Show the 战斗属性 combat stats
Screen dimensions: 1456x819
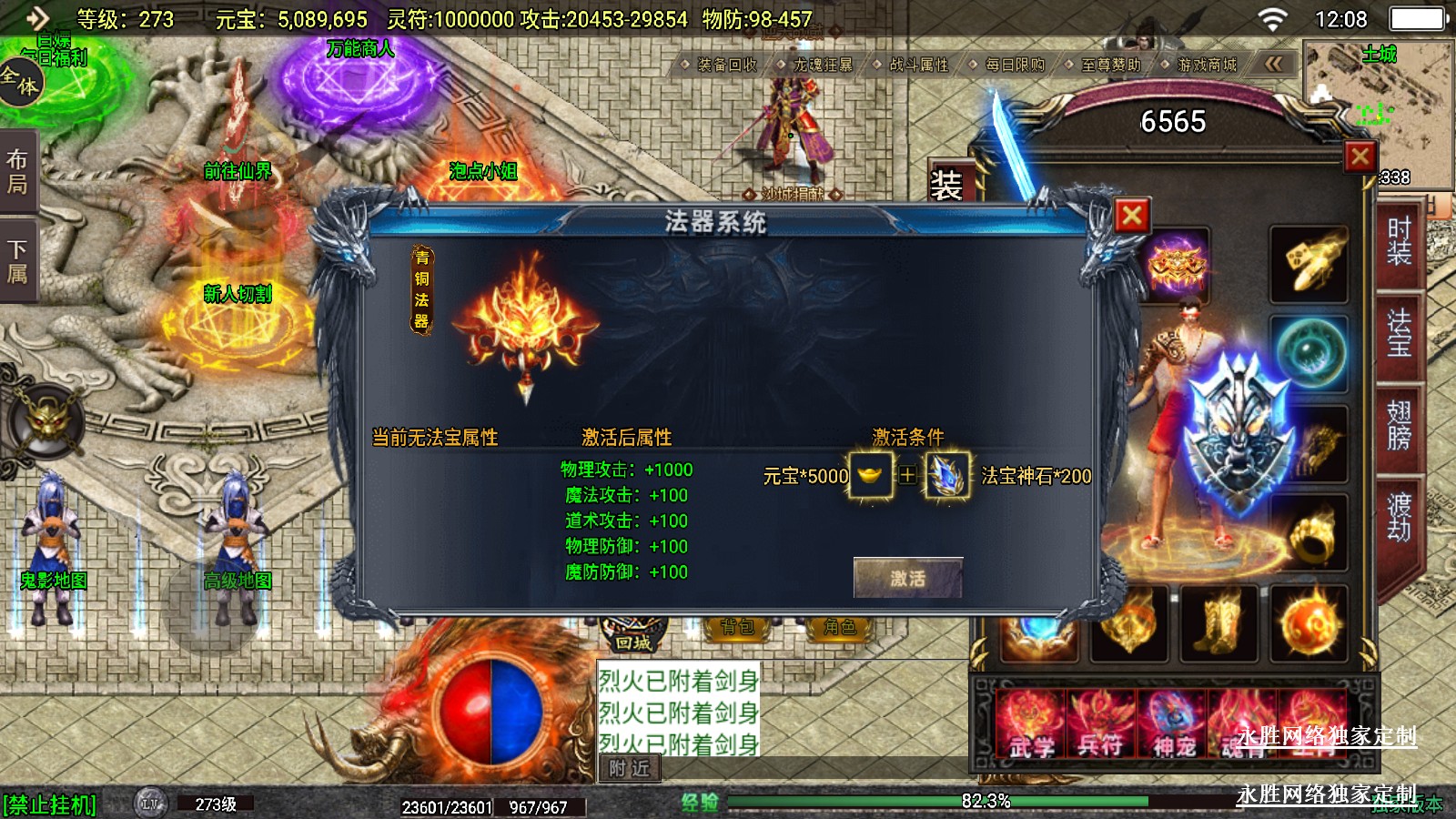point(918,65)
